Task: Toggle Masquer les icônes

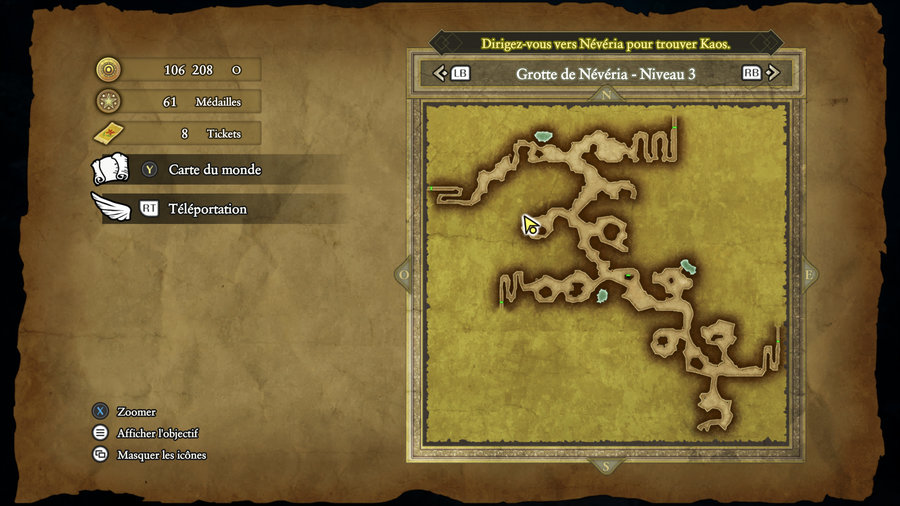Action: coord(161,455)
